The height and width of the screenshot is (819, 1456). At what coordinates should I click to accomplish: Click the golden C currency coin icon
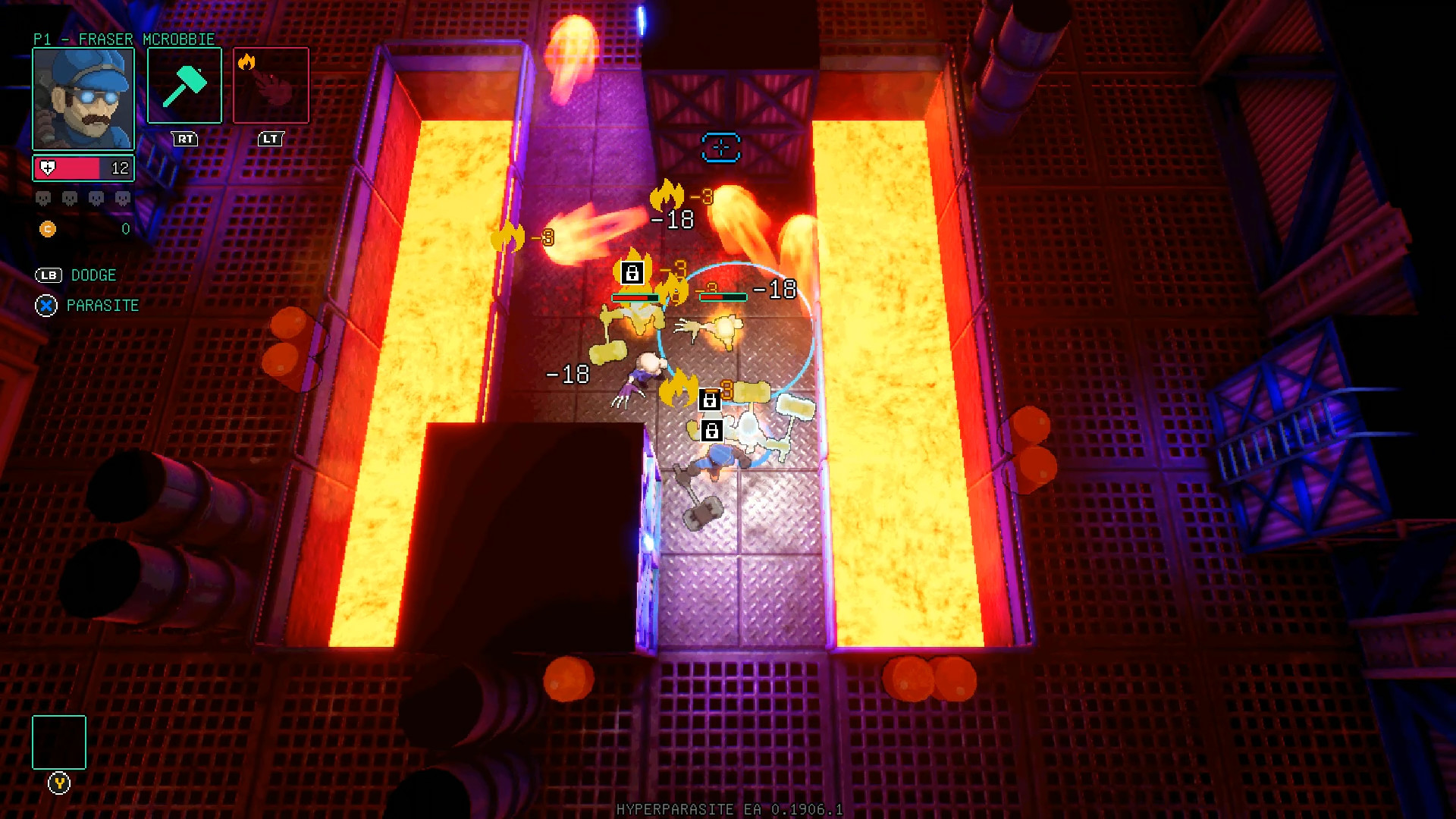point(47,227)
